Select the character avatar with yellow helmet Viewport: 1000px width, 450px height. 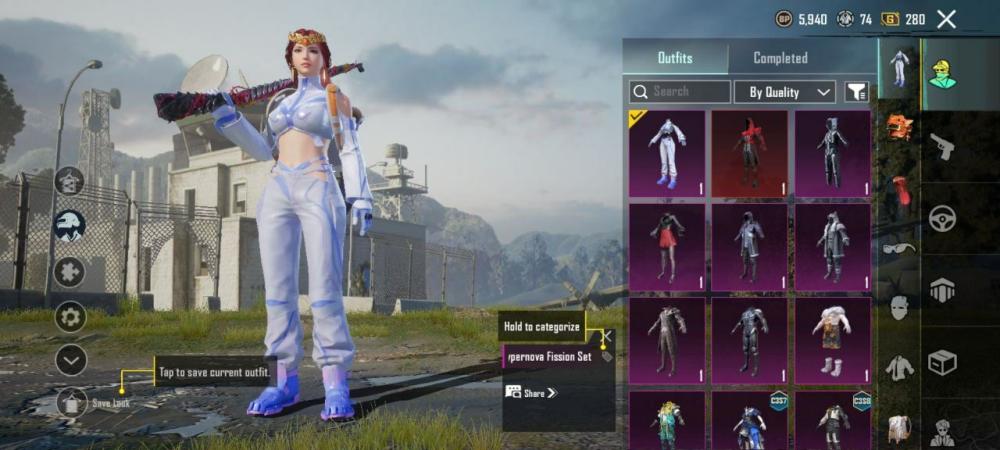[x=941, y=73]
